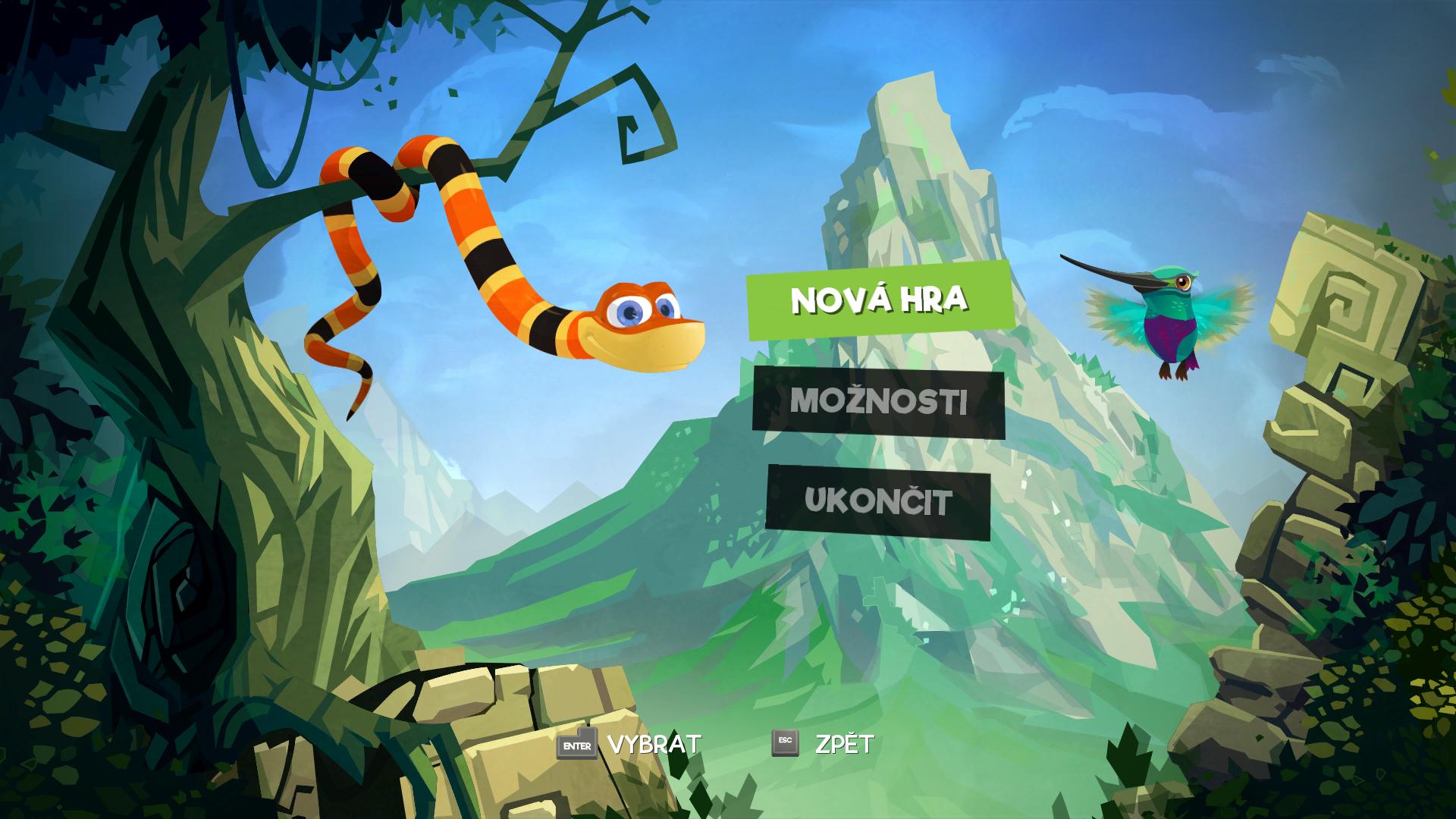The height and width of the screenshot is (819, 1456).
Task: Open the Možnosti options menu
Action: tap(879, 402)
